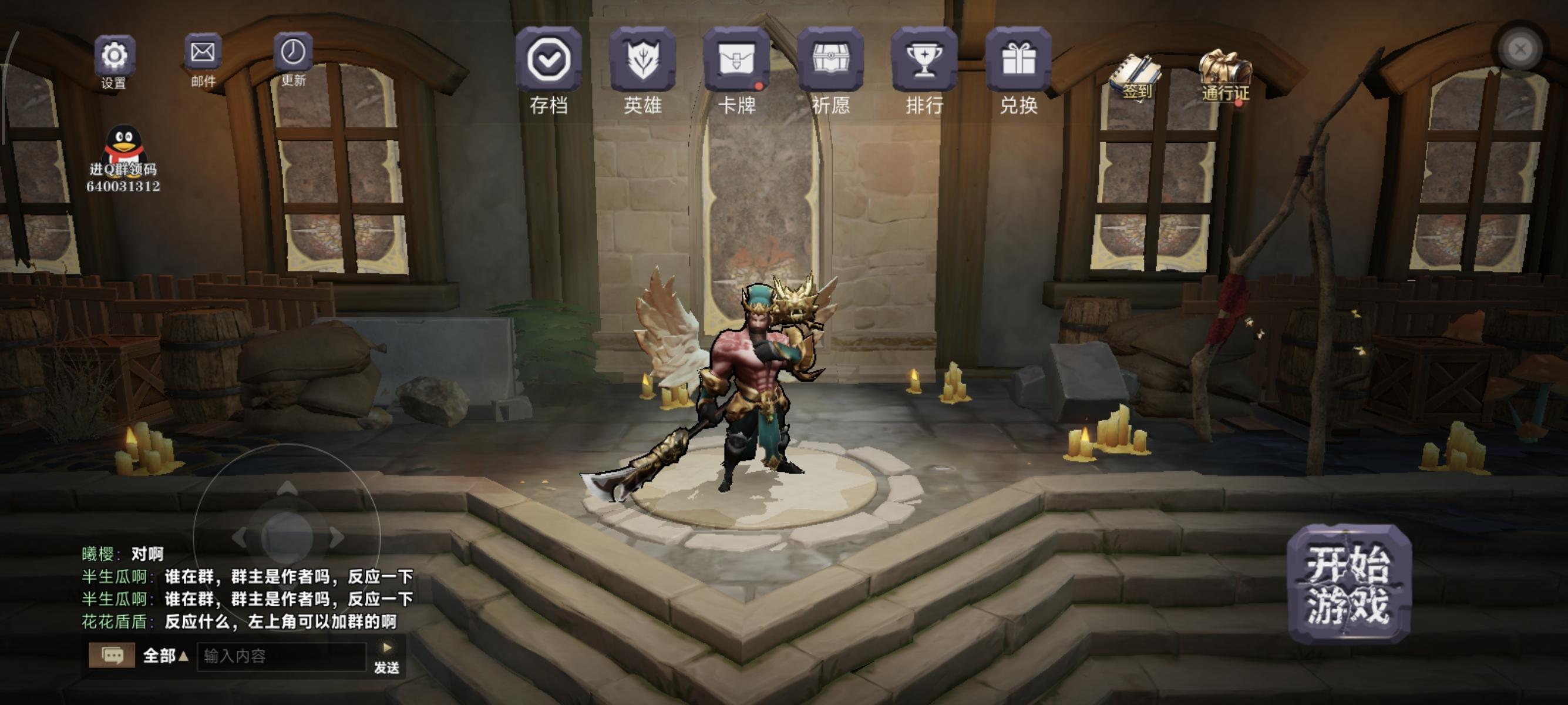Tap the QQ penguin group icon

pos(126,145)
